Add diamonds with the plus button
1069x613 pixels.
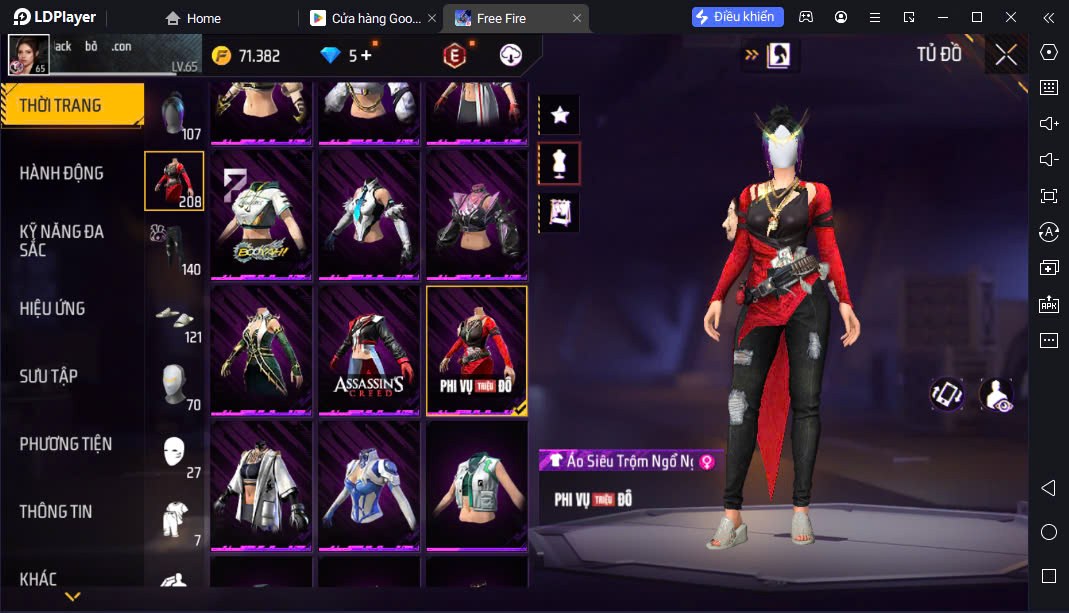point(366,56)
